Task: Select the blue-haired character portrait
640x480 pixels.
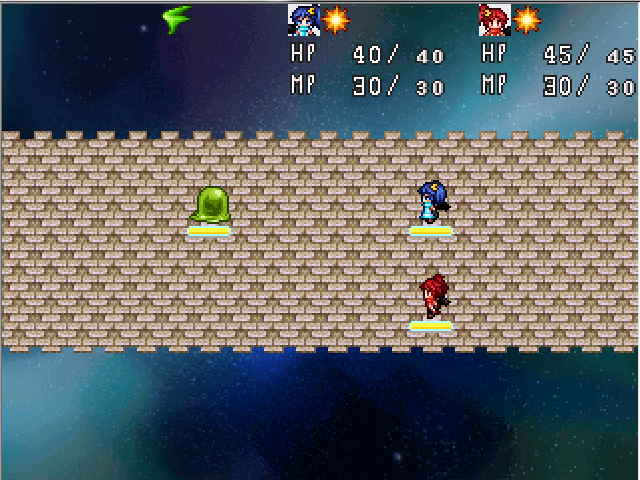Action: click(x=304, y=19)
